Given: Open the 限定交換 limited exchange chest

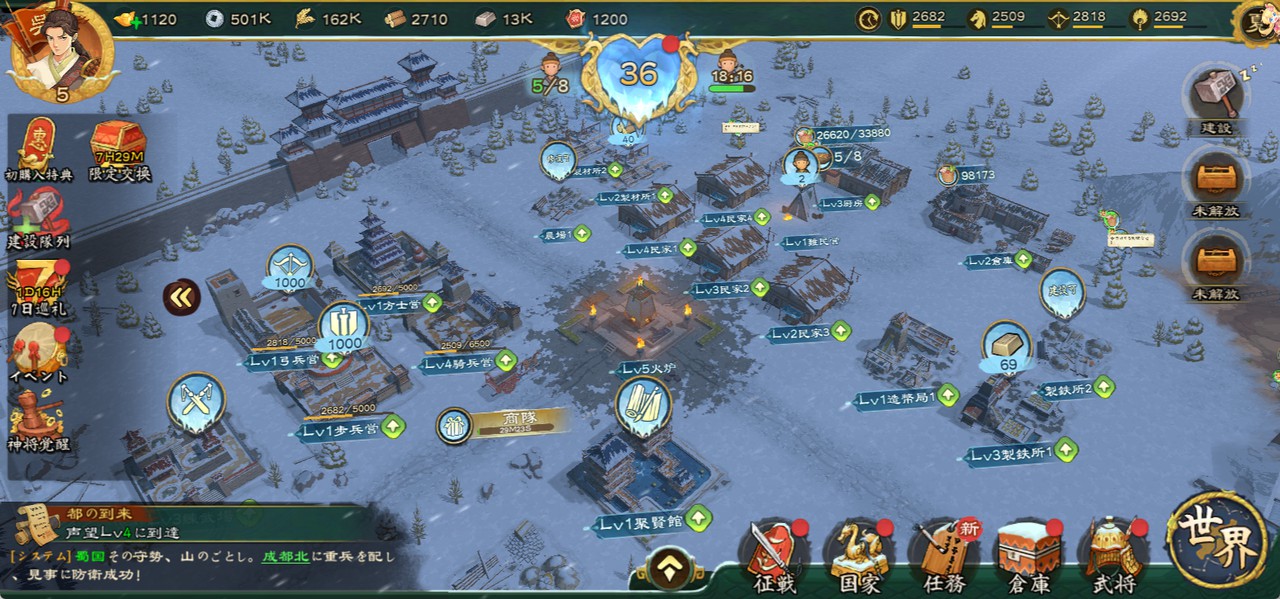Looking at the screenshot, I should click(118, 148).
